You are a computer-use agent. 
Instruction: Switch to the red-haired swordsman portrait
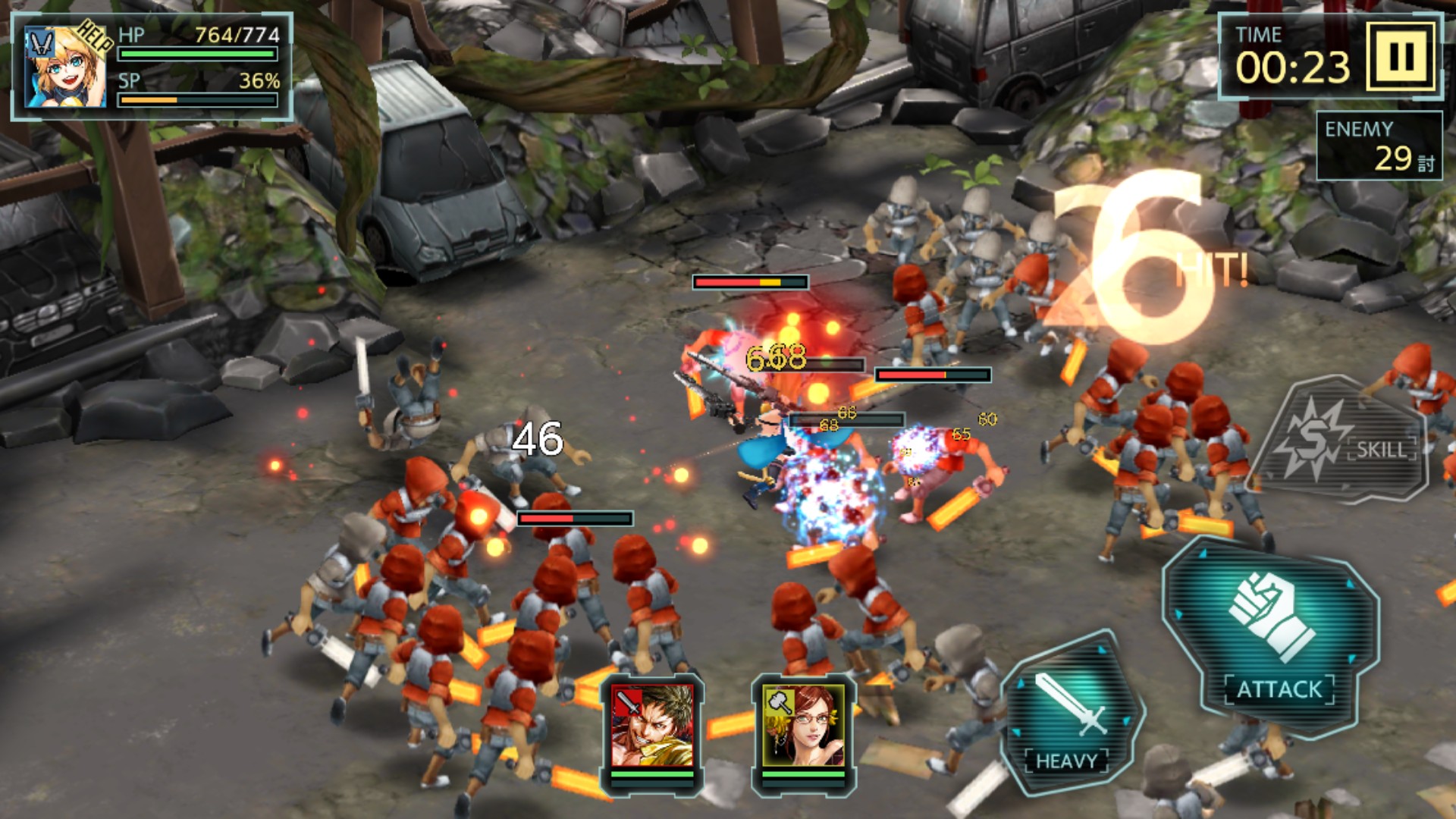click(652, 726)
